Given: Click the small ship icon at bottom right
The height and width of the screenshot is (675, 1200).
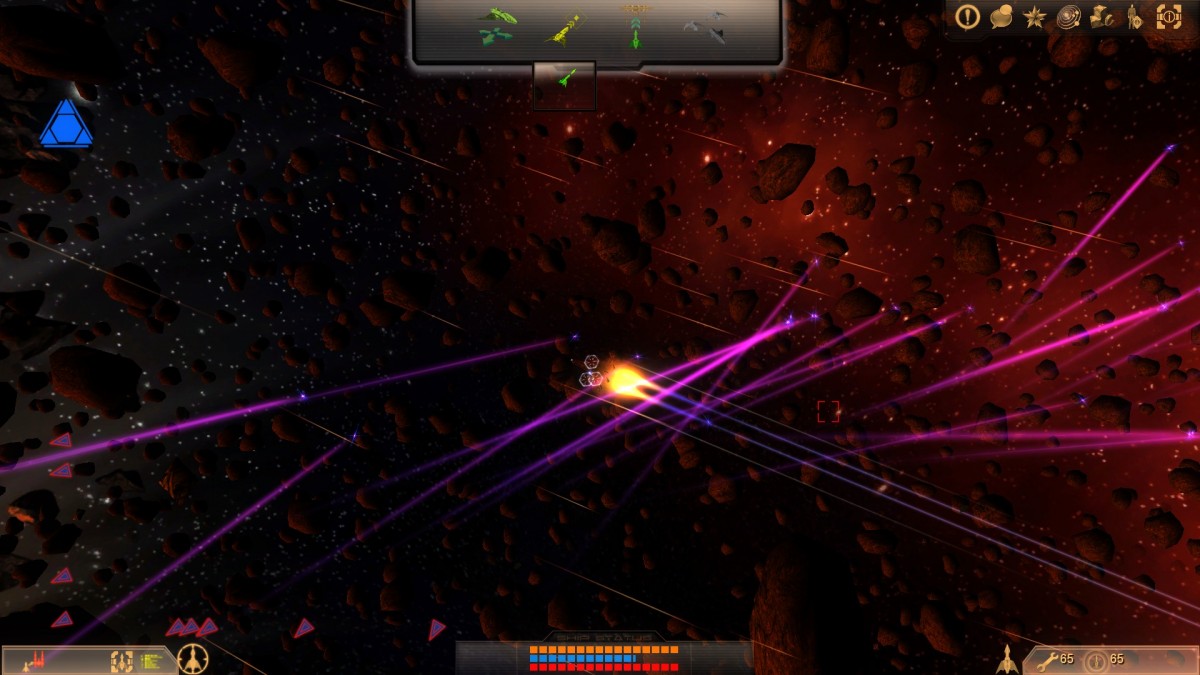Looking at the screenshot, I should coord(1008,659).
